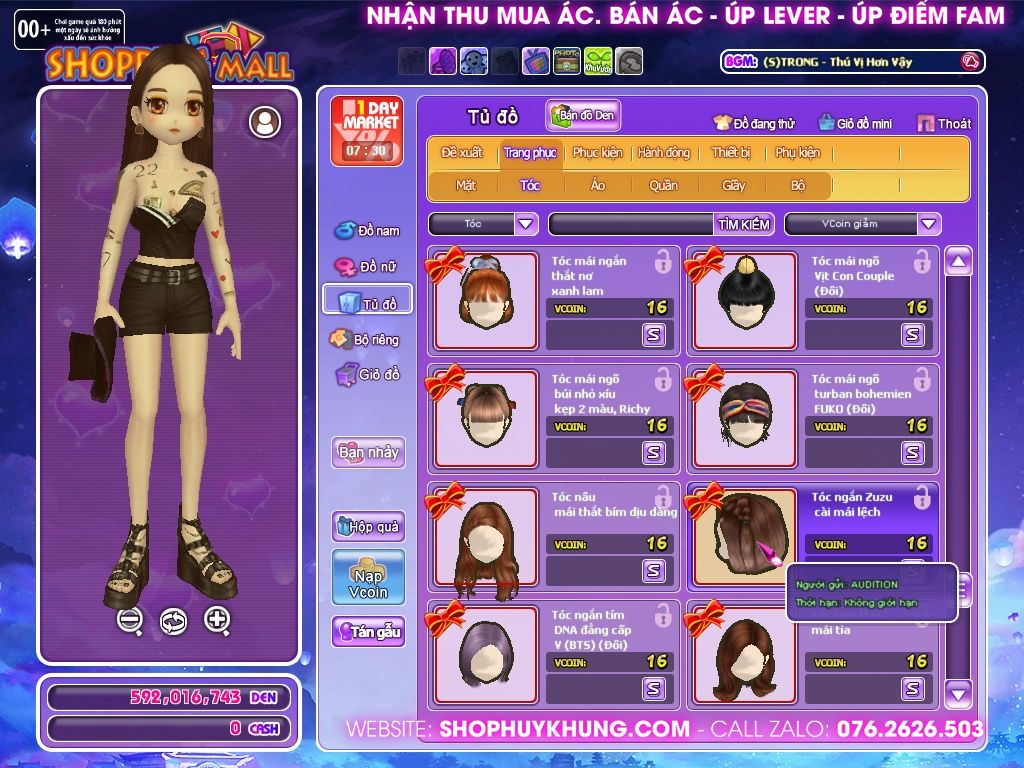Screen dimensions: 1024x768
Task: Click the Bạn nhảy button
Action: [x=368, y=452]
